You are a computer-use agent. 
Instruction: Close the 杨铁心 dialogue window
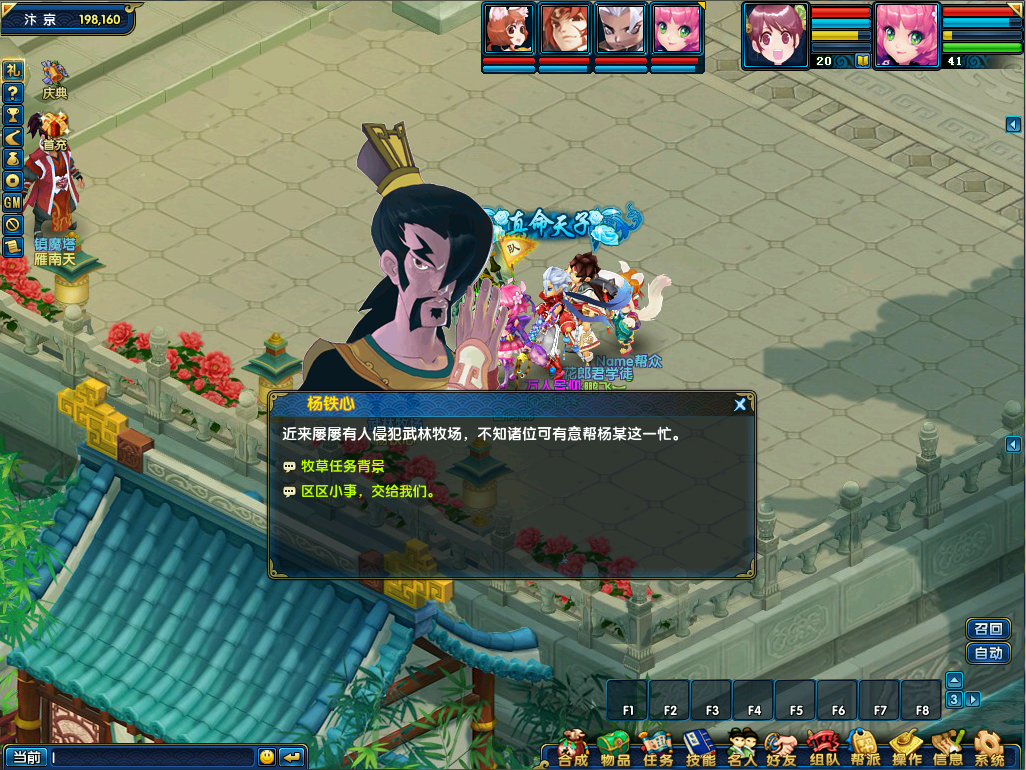(740, 404)
